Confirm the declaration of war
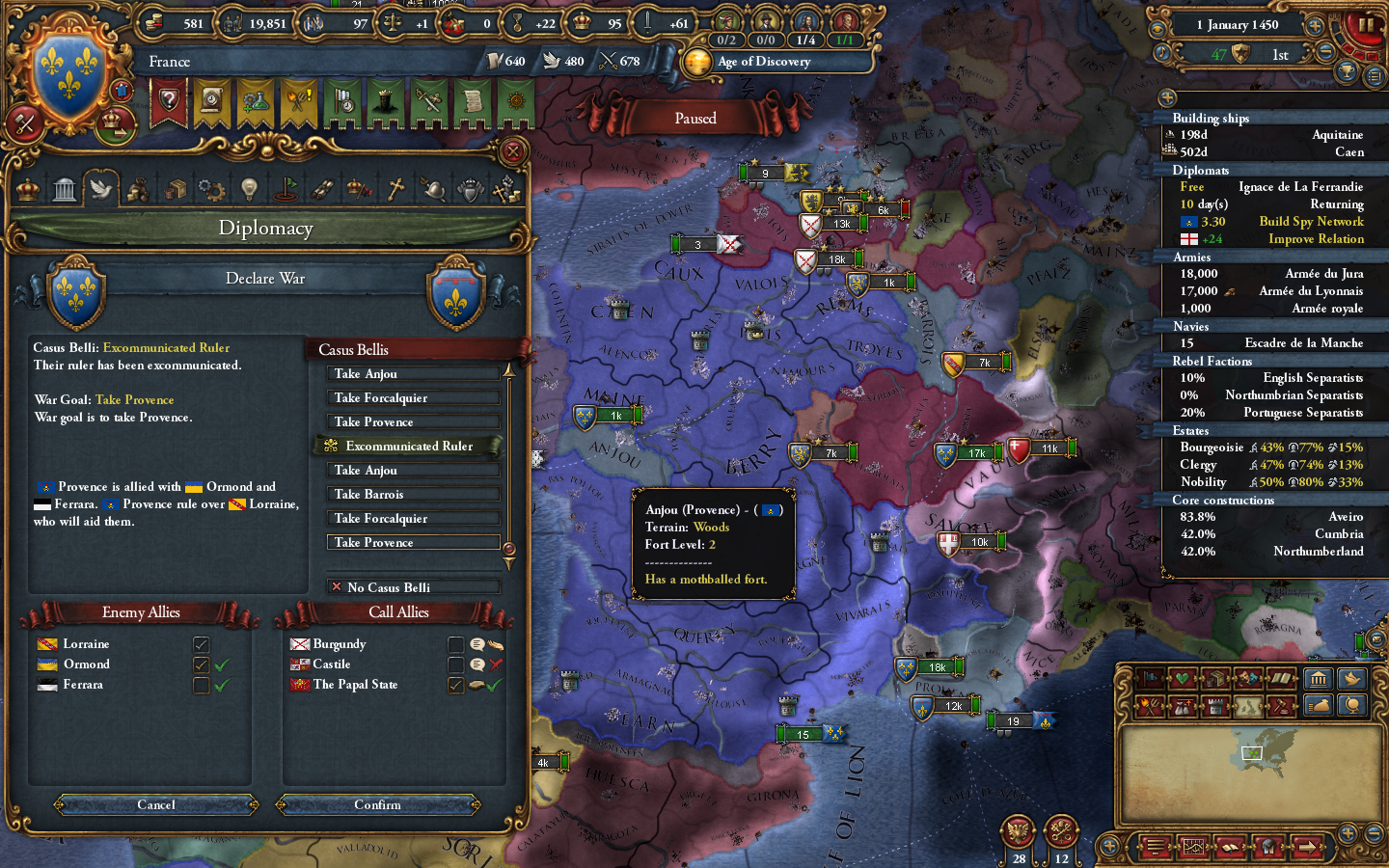1389x868 pixels. 378,805
